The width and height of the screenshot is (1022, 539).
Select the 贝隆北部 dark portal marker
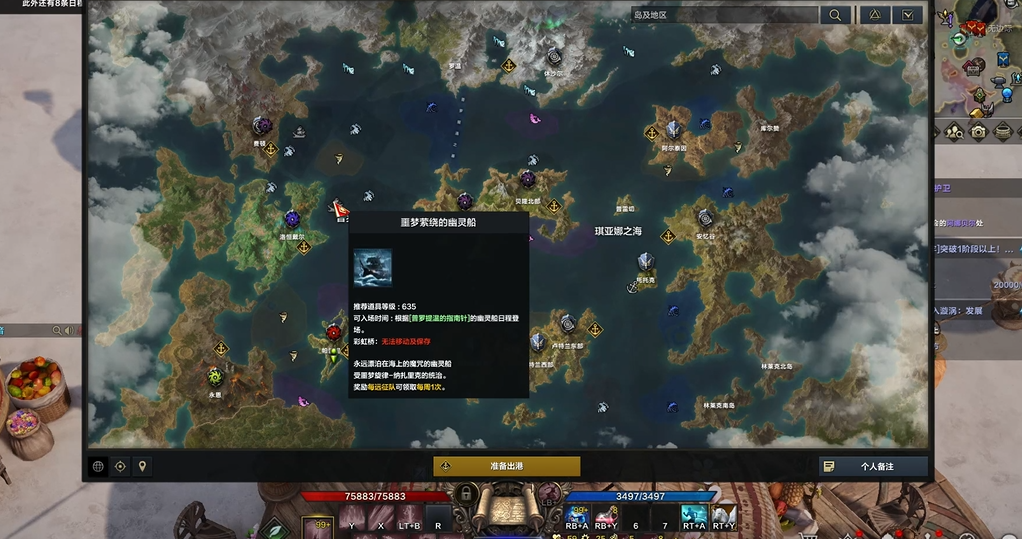(x=528, y=180)
